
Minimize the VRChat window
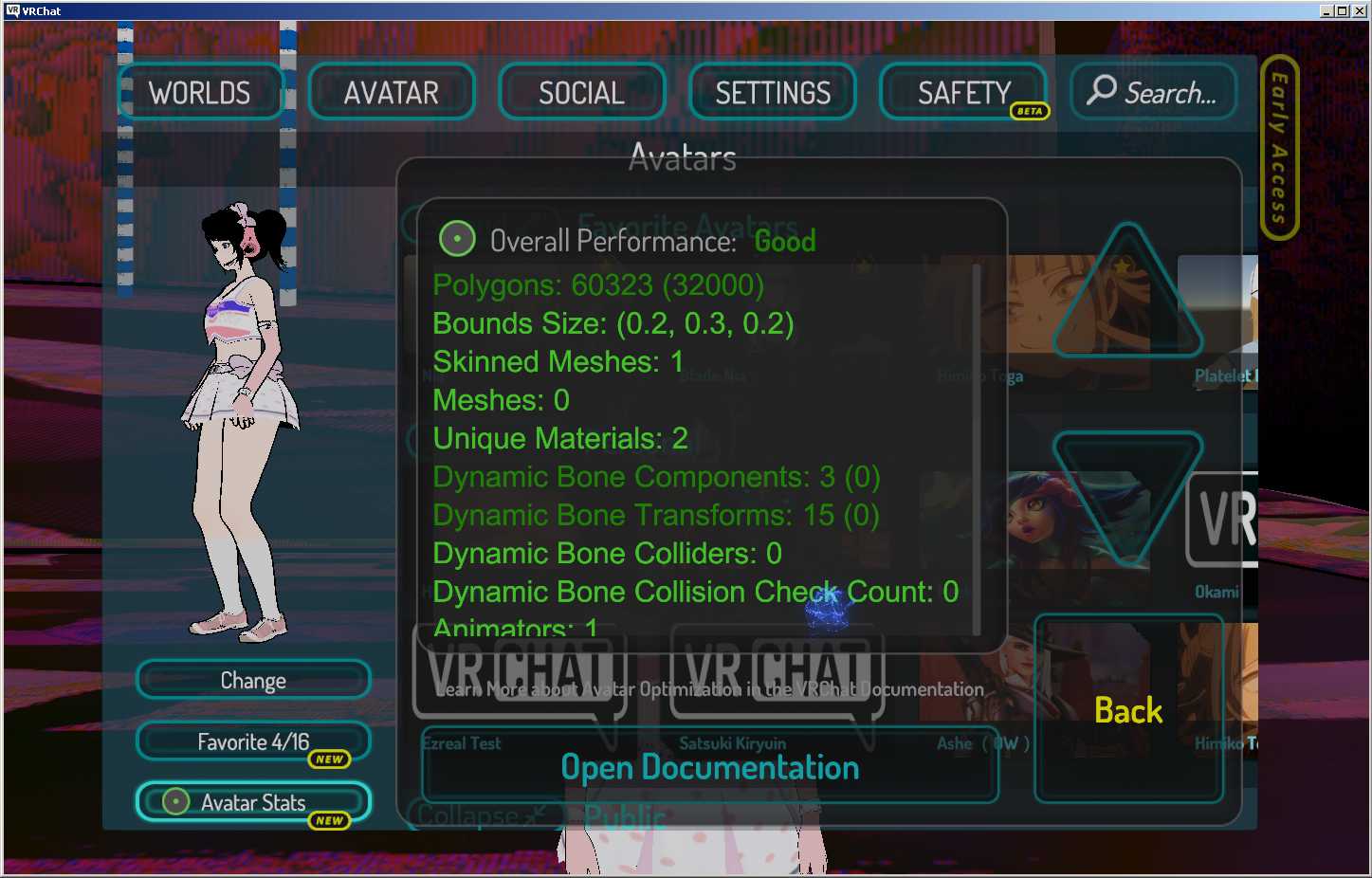tap(1326, 10)
